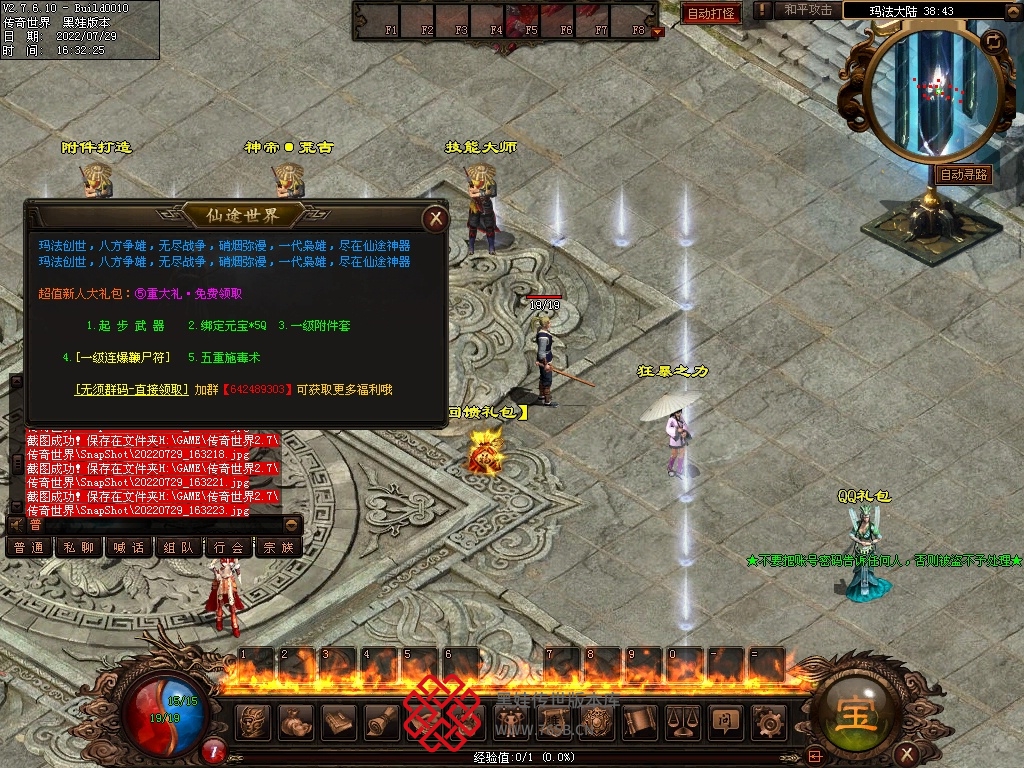Claim gift via 无须群码-直接领取 link
1024x768 pixels.
click(131, 390)
